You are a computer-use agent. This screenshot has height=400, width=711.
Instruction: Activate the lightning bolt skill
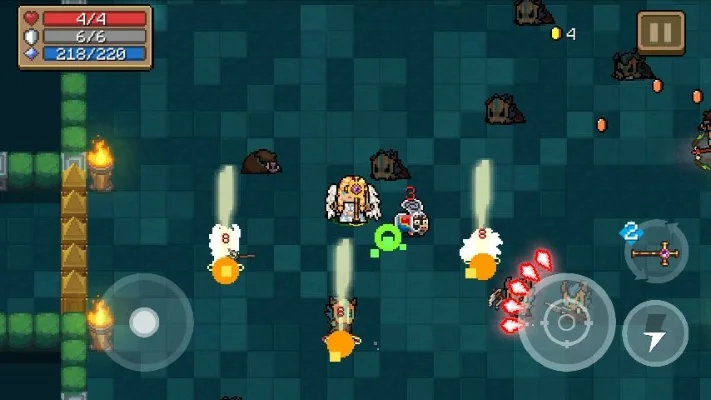coord(655,333)
